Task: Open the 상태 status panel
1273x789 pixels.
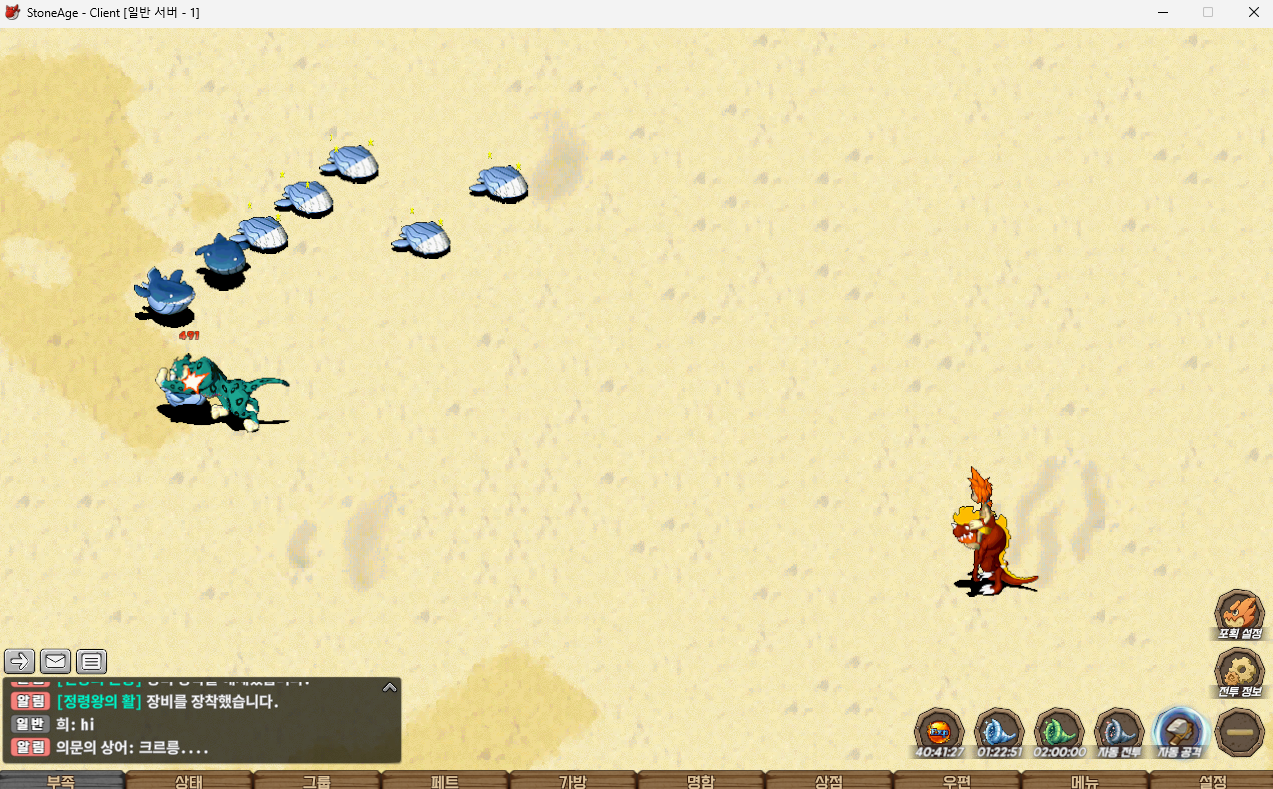Action: click(x=189, y=780)
